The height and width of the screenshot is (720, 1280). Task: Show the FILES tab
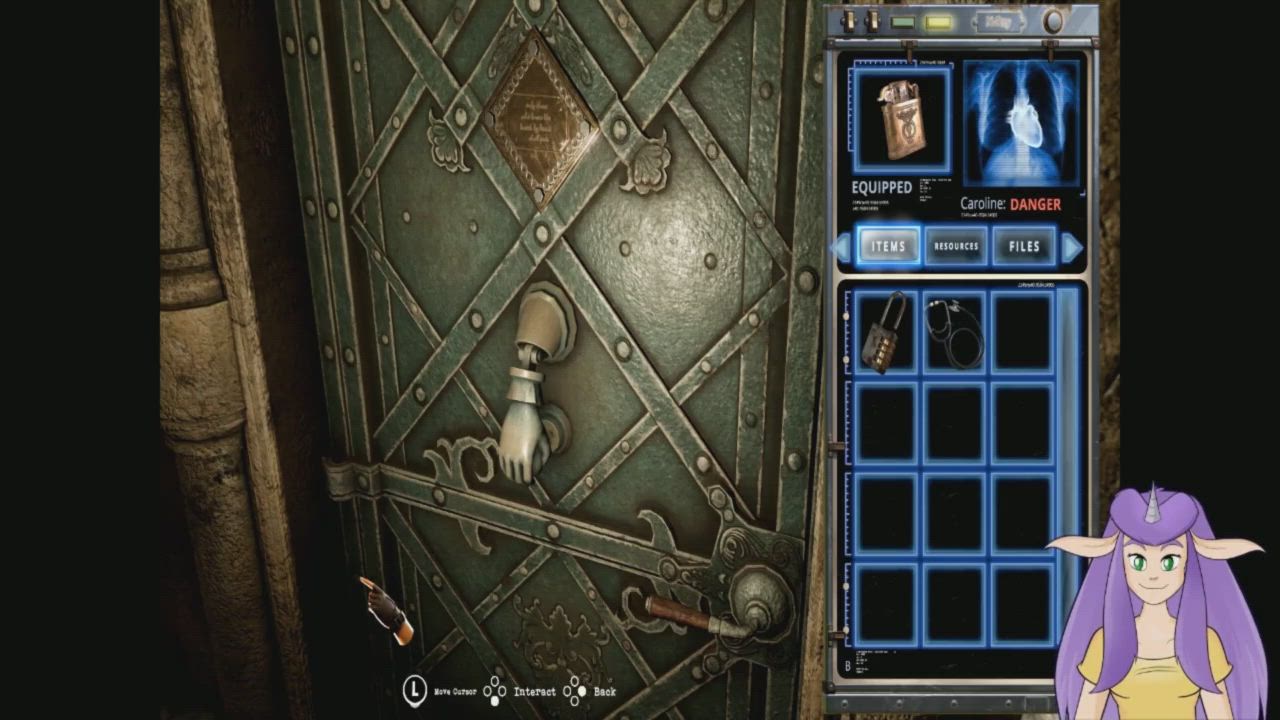(1024, 246)
